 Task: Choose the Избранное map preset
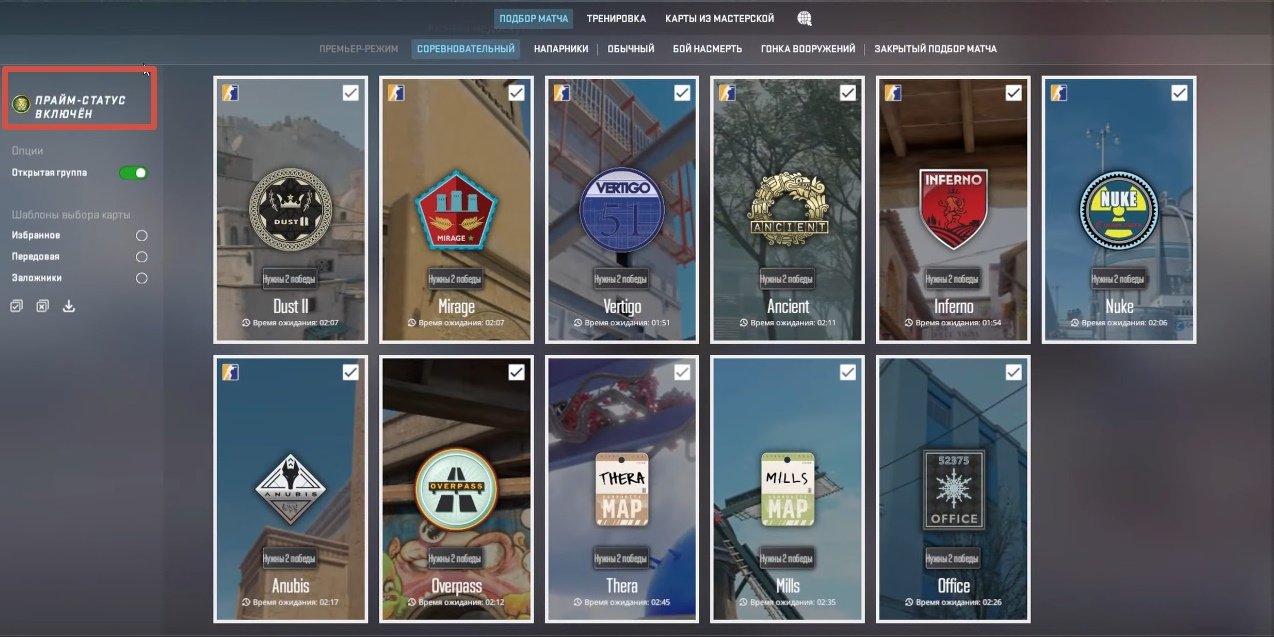[x=141, y=235]
